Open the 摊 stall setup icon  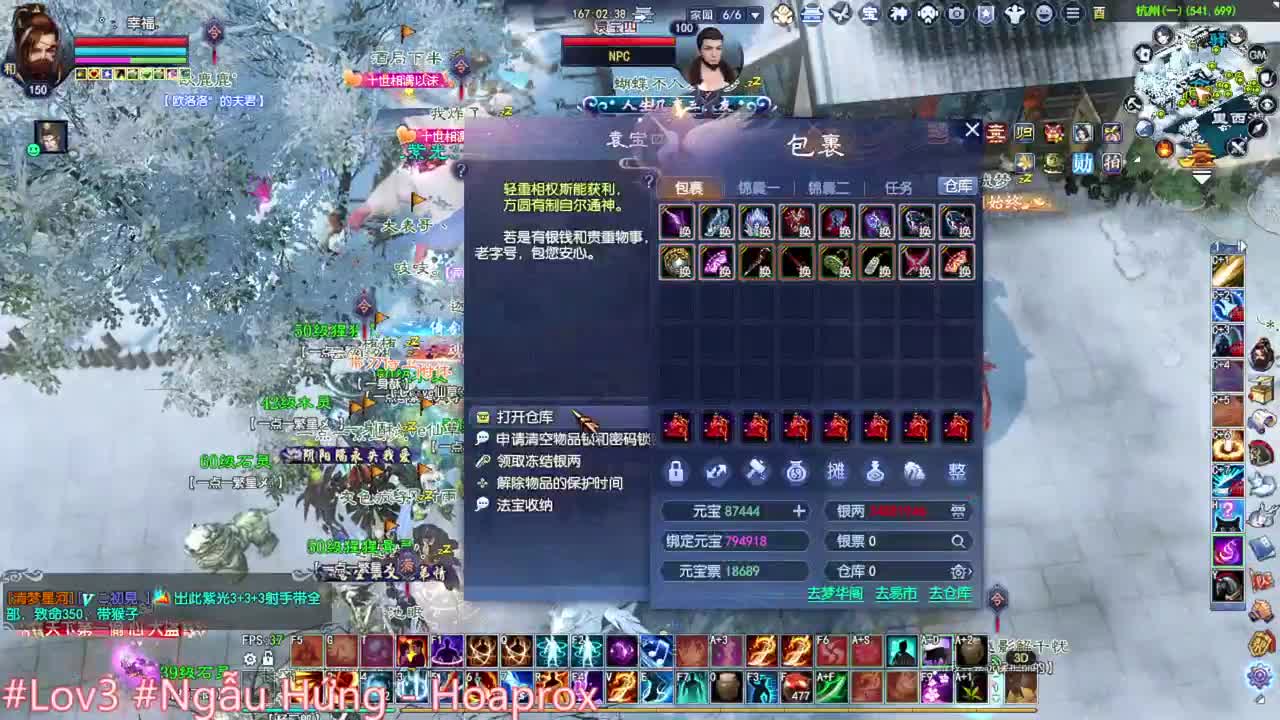click(x=836, y=471)
